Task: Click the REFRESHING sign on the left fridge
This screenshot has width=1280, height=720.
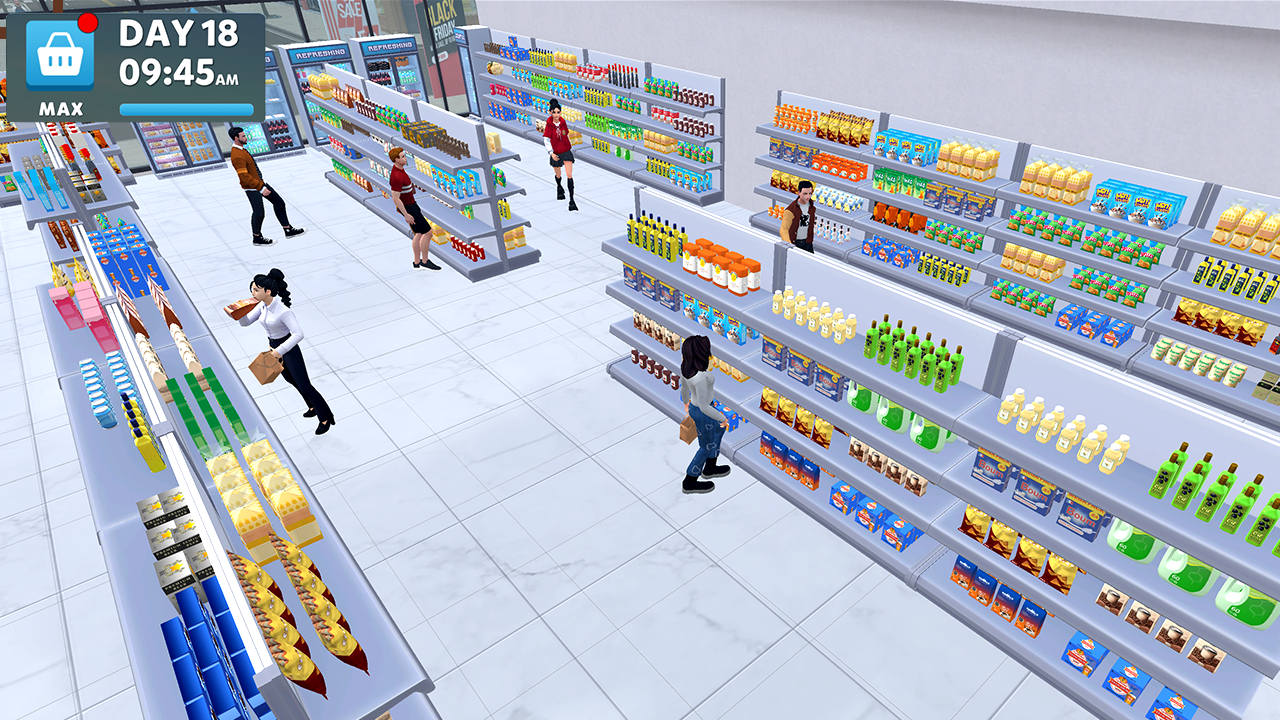Action: [320, 52]
